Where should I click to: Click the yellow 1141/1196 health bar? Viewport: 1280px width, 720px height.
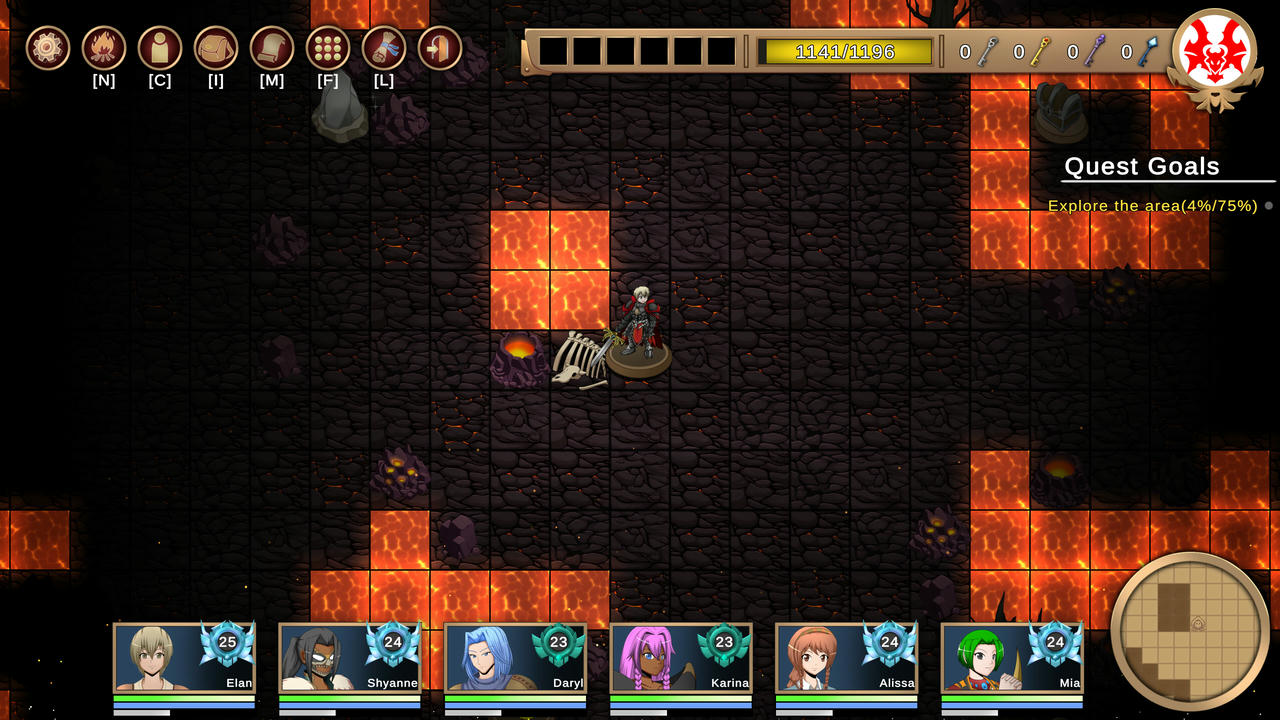point(845,48)
